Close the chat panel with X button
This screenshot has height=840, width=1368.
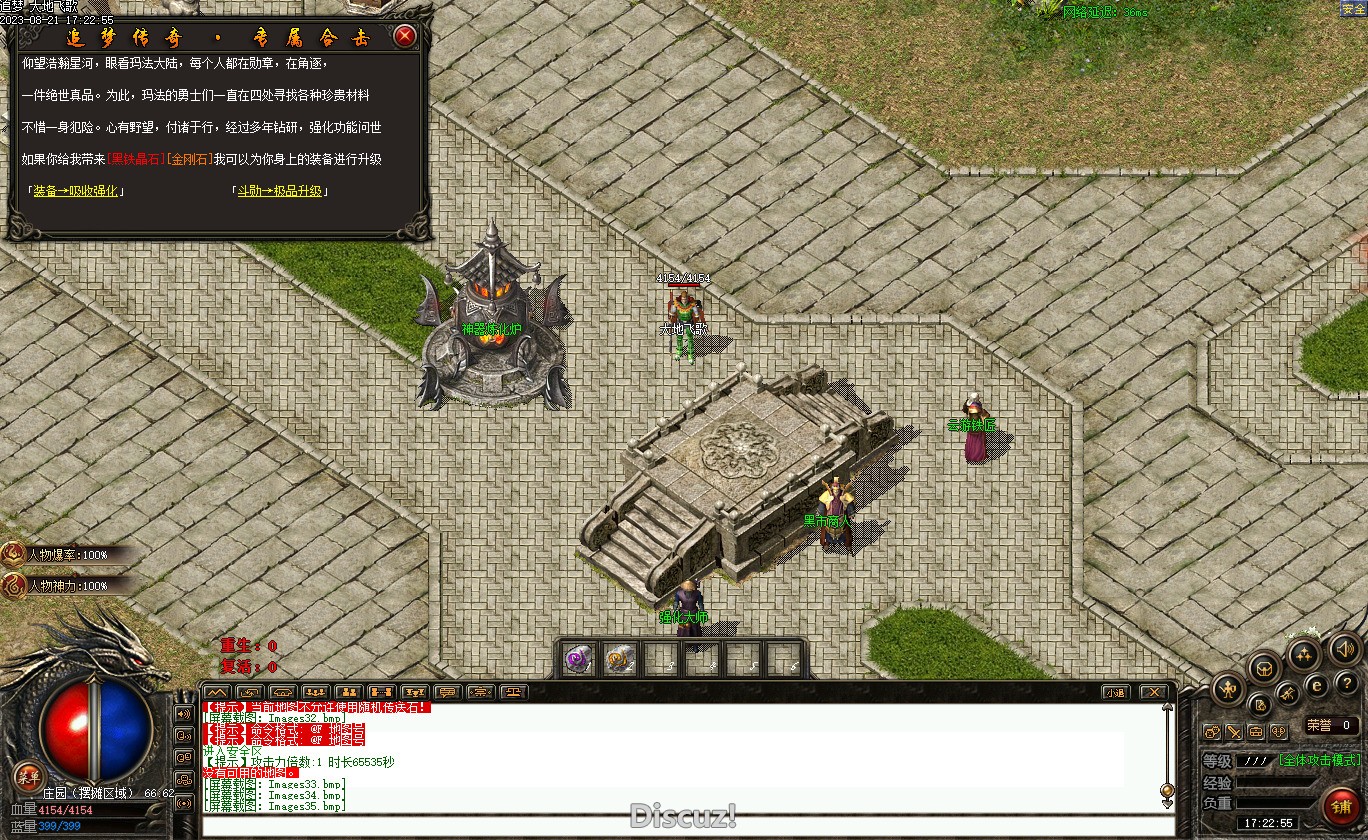tap(1153, 692)
